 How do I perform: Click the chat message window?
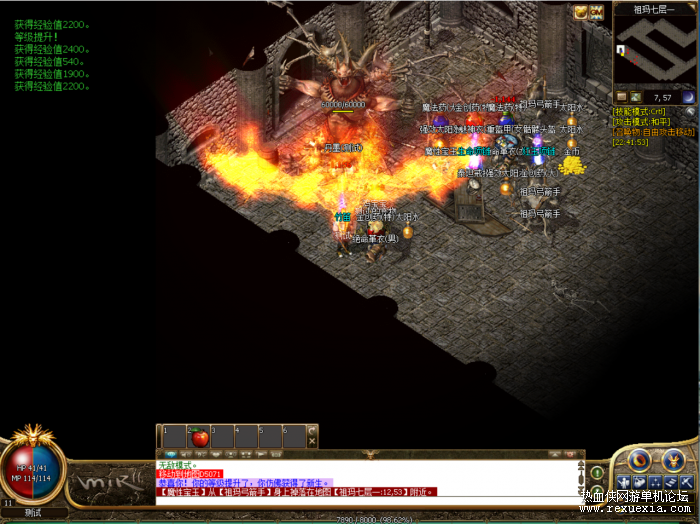(x=370, y=479)
